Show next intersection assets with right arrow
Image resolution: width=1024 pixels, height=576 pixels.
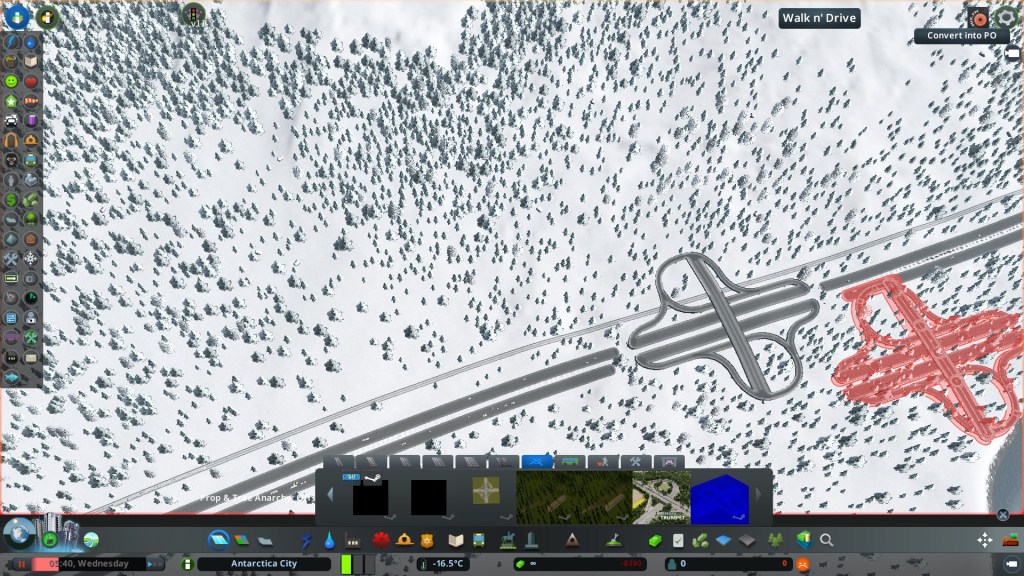point(757,494)
